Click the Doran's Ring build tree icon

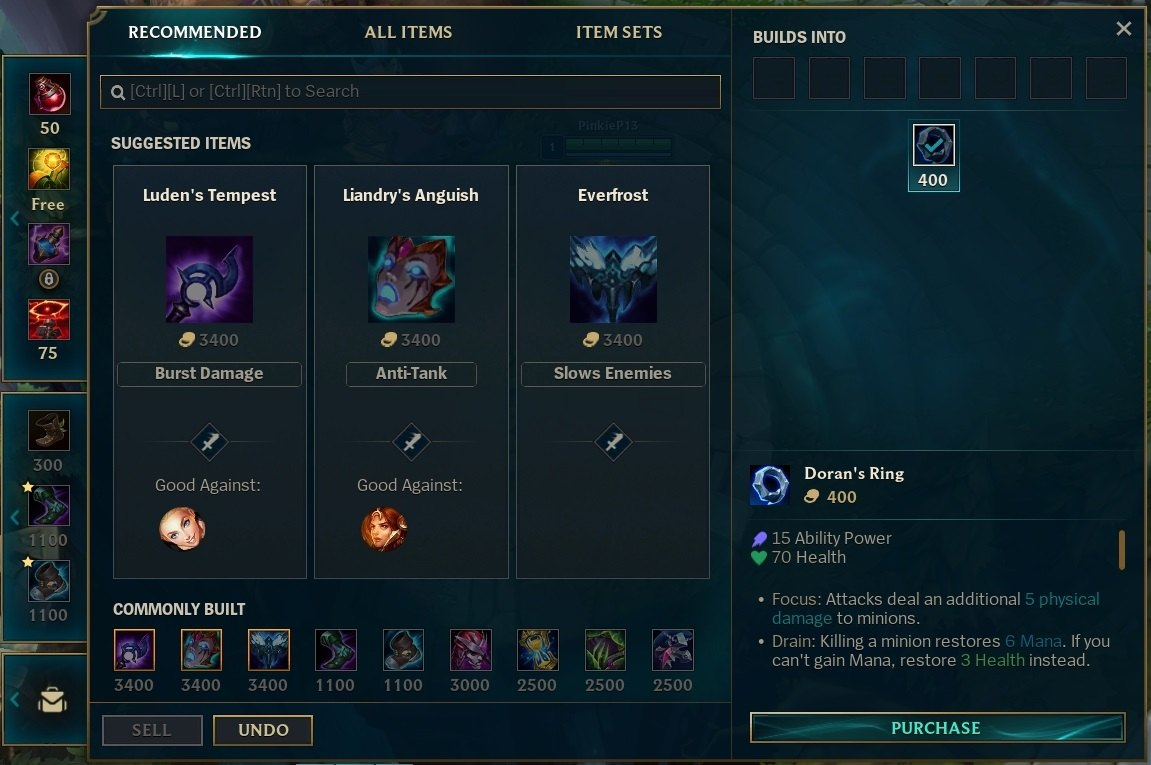click(934, 146)
